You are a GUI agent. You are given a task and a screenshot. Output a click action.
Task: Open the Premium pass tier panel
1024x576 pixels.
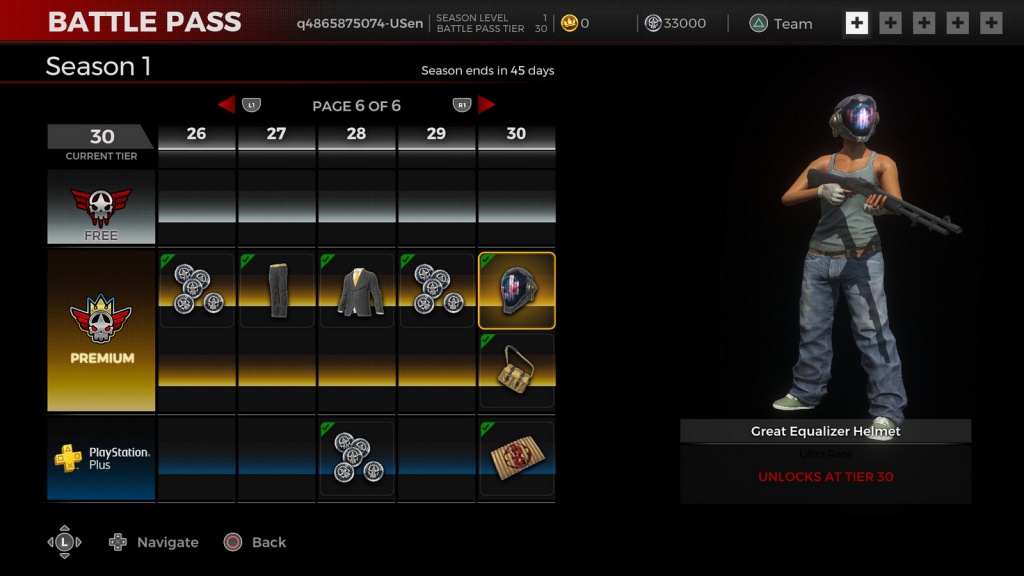pos(101,331)
